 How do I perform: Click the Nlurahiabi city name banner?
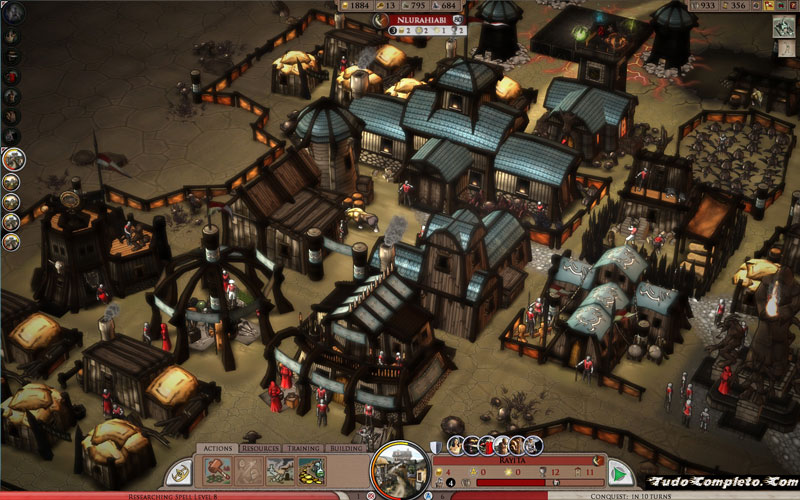[419, 19]
